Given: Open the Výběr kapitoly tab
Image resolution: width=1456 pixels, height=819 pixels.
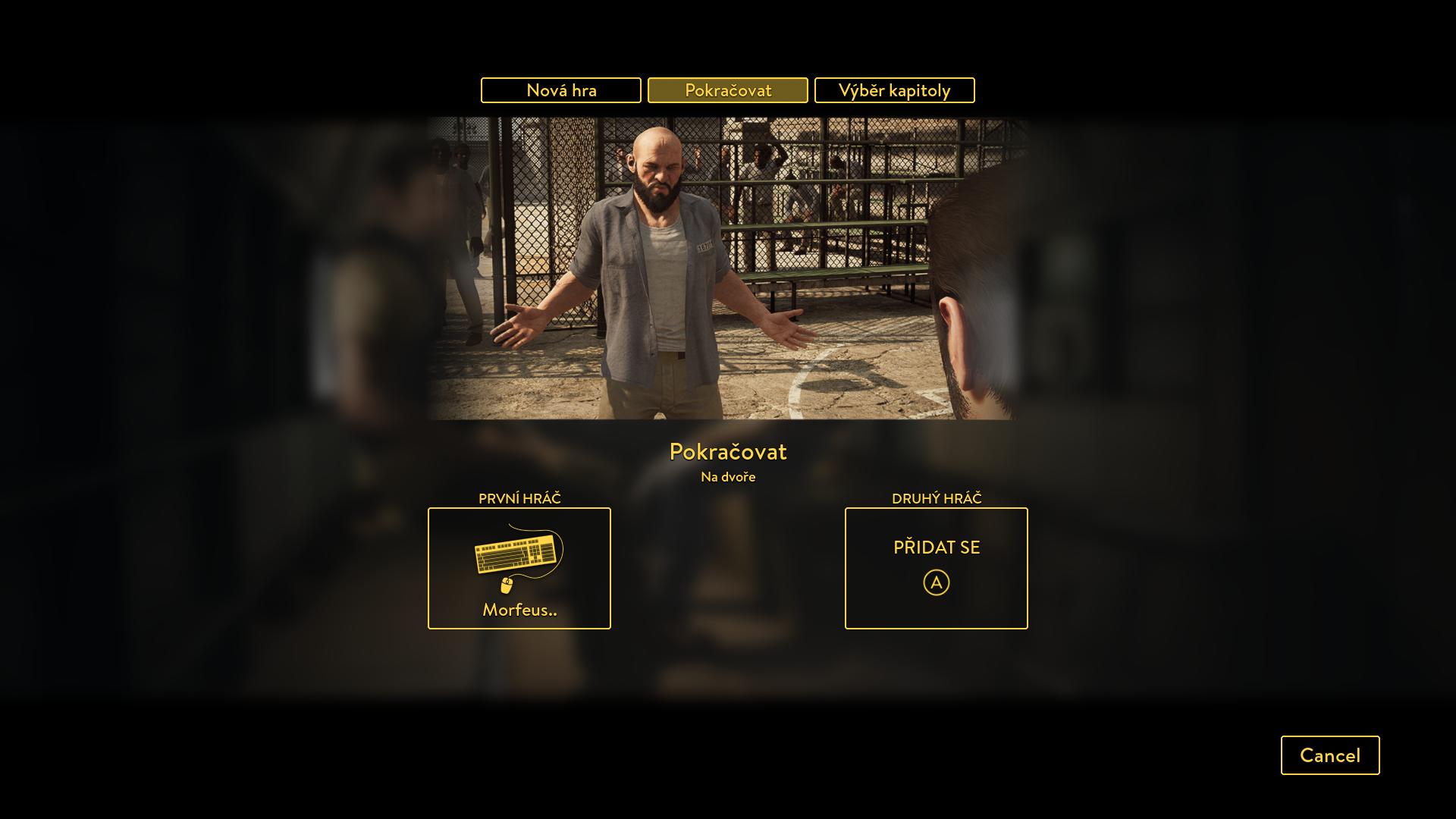Looking at the screenshot, I should point(894,90).
